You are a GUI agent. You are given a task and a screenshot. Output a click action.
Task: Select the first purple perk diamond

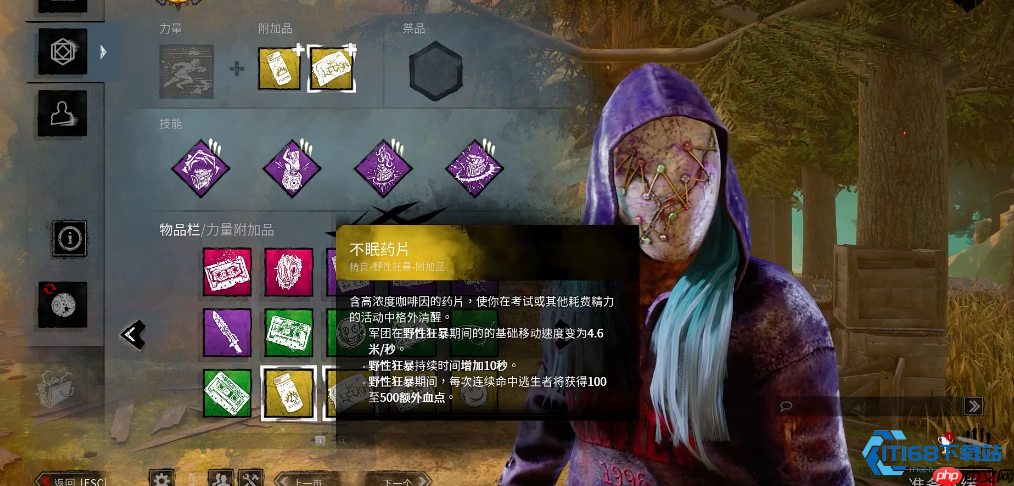tap(198, 167)
